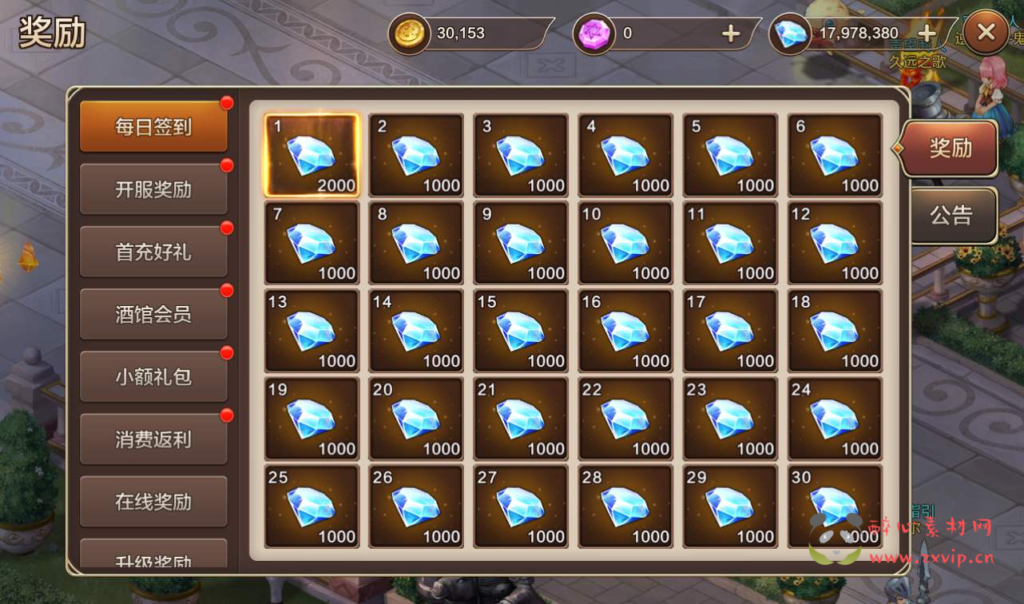
Task: Choose the day 15 diamond reward tile
Action: click(520, 331)
